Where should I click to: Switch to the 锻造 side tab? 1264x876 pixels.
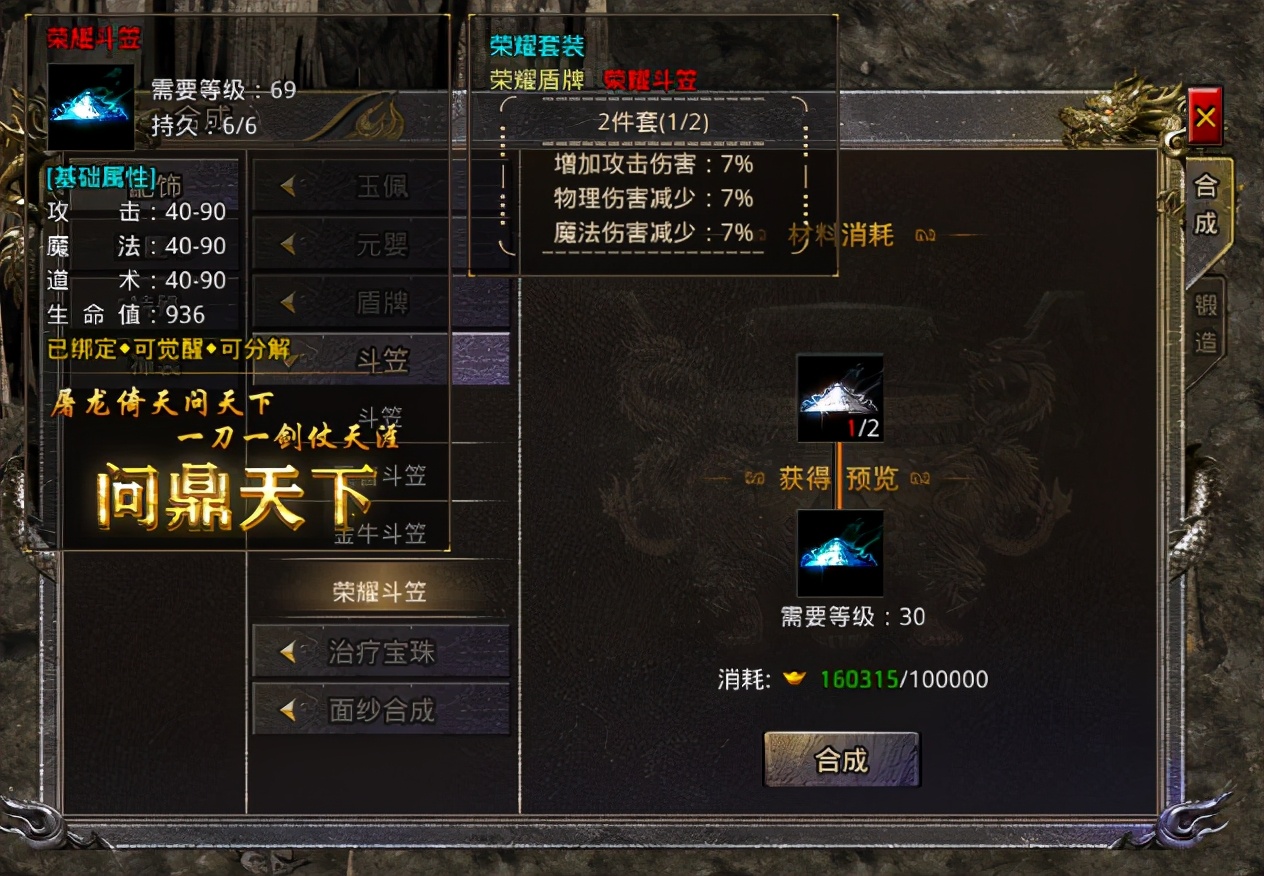pos(1207,326)
